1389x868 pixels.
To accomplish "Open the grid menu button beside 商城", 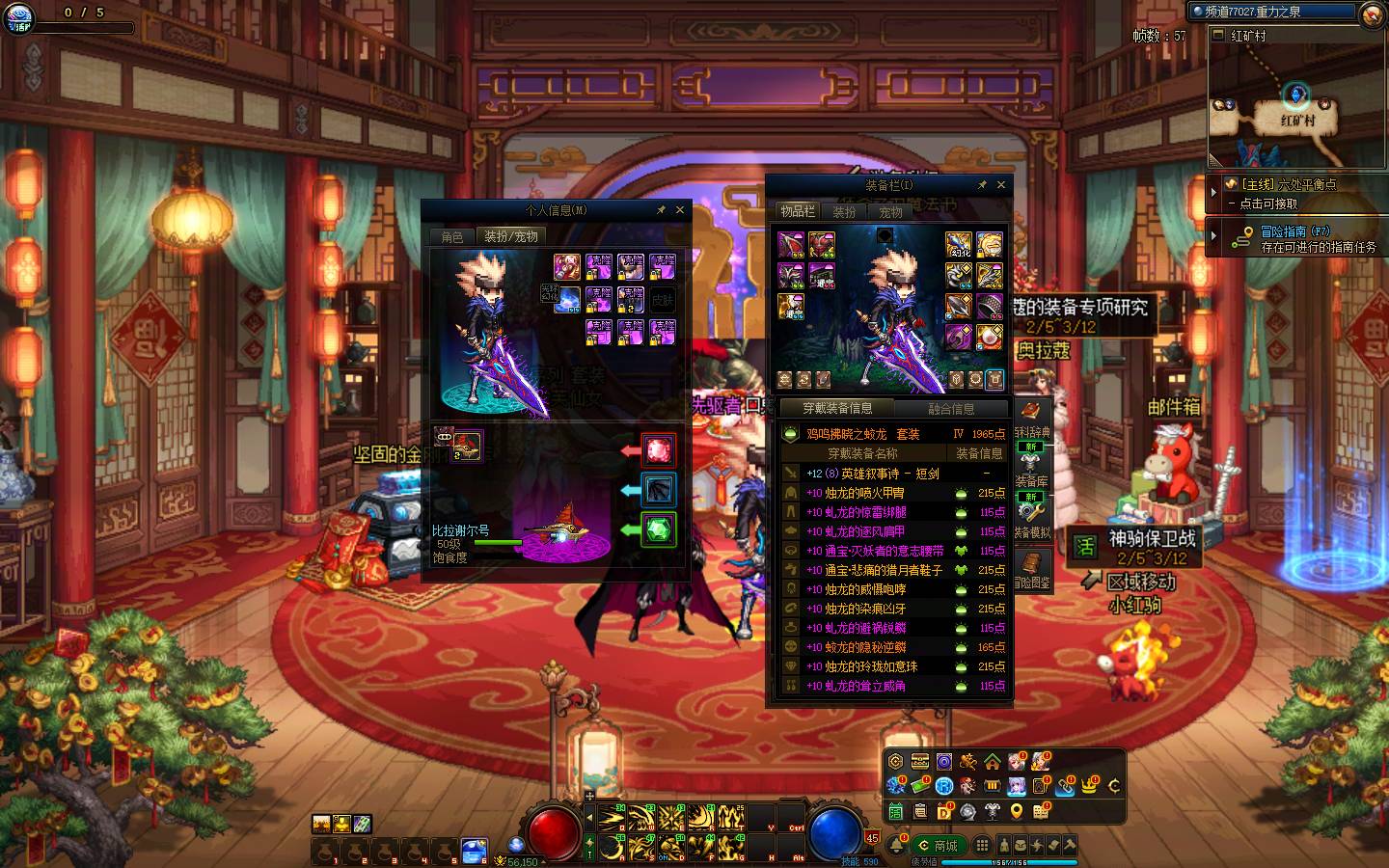I will (982, 845).
